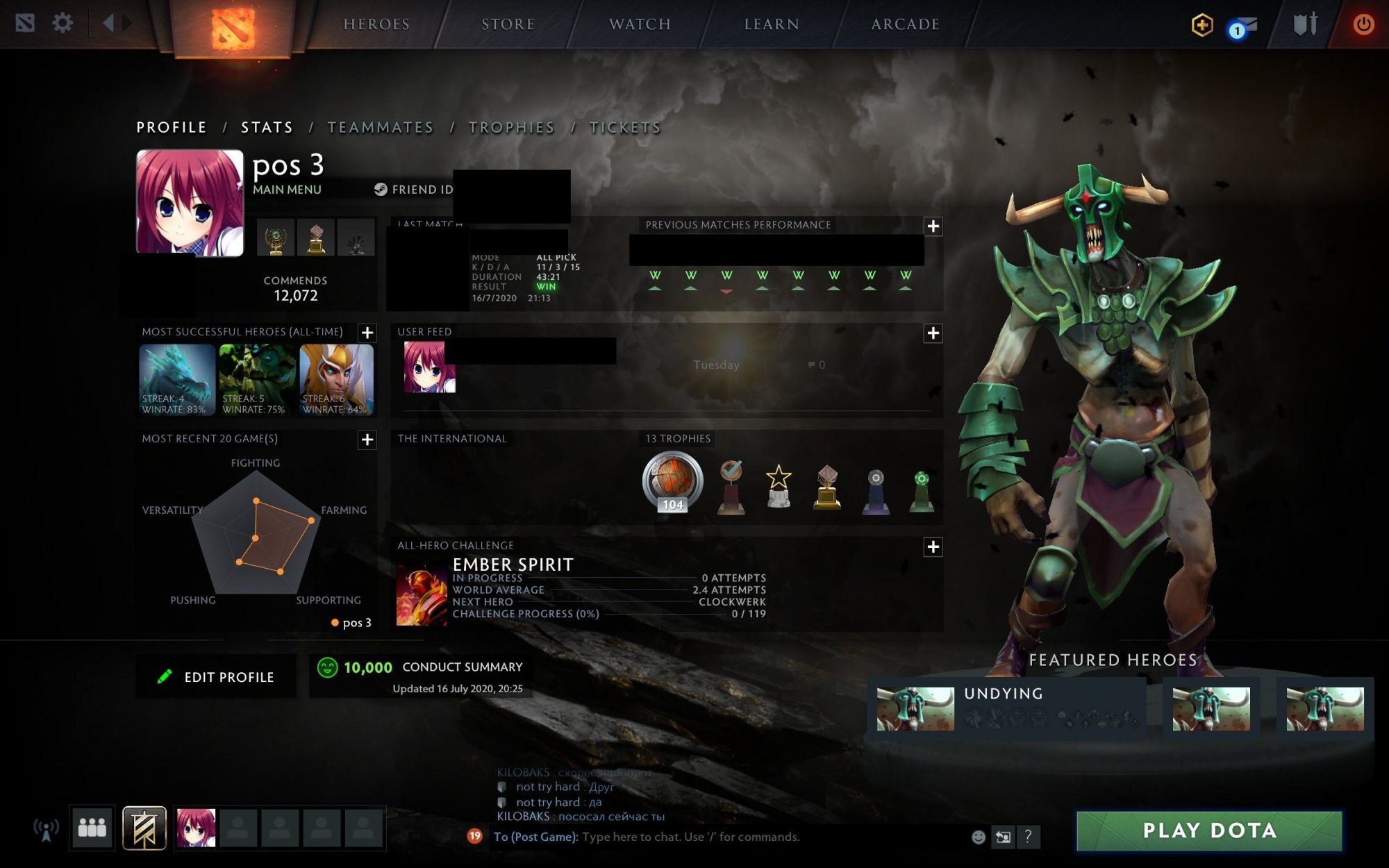
Task: Open the Teammates tab
Action: (x=381, y=128)
